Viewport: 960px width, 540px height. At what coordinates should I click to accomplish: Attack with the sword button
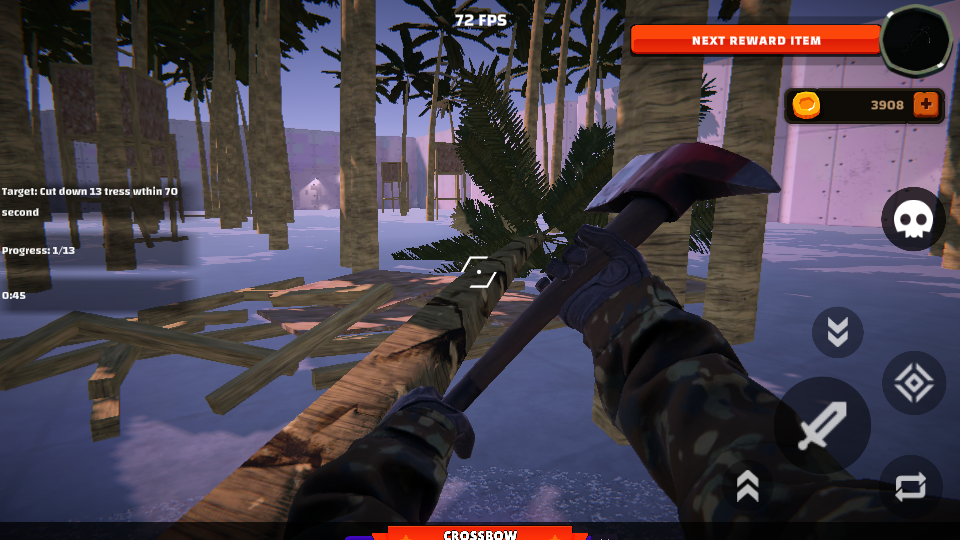click(x=822, y=426)
